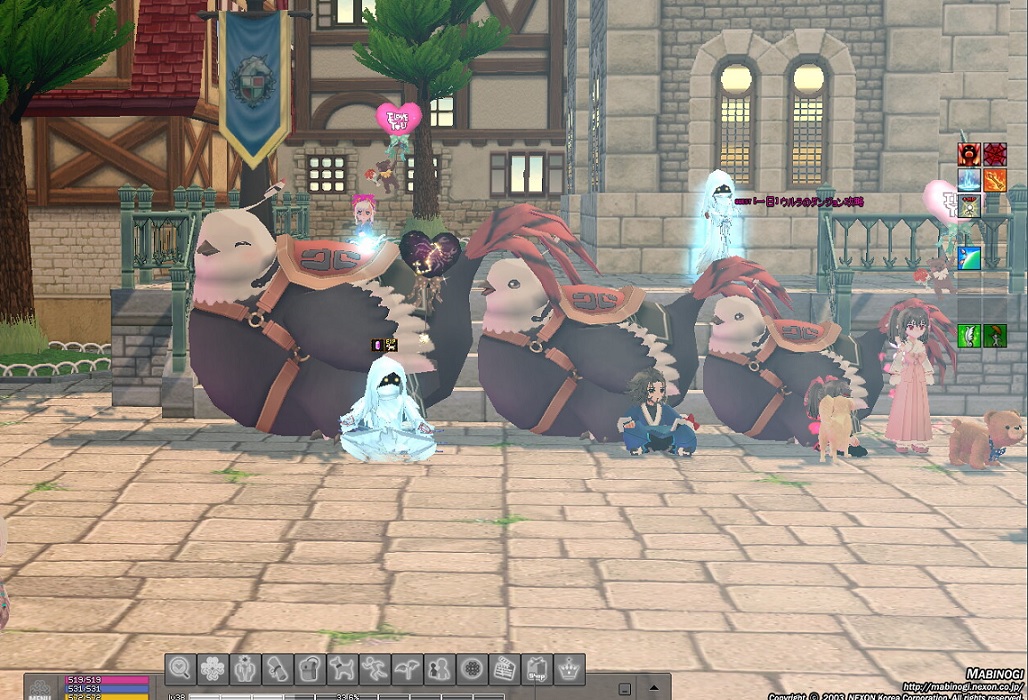Click the magnifying glass search icon
This screenshot has width=1028, height=700.
(179, 667)
